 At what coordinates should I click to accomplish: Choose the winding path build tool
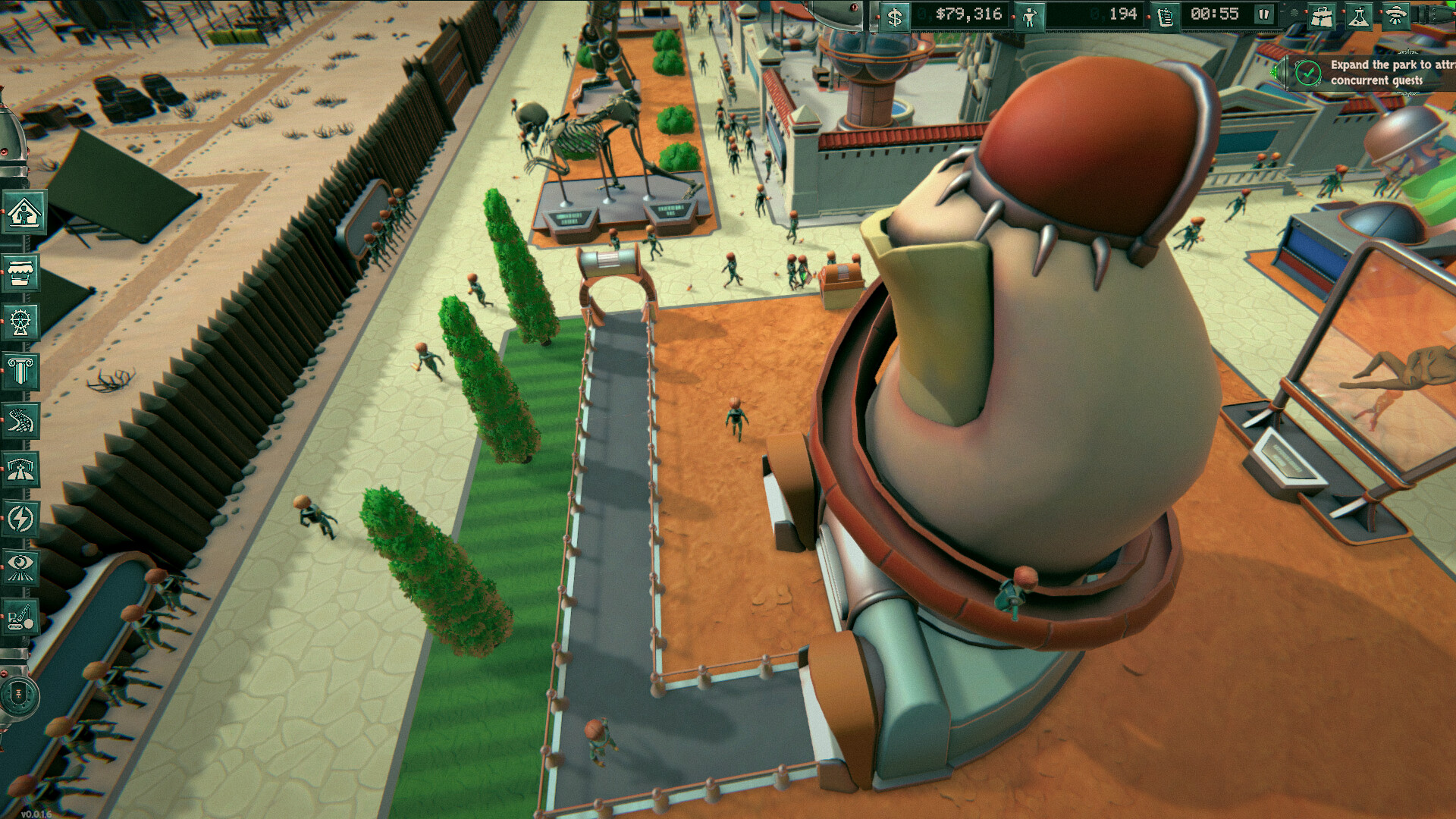pyautogui.click(x=20, y=421)
